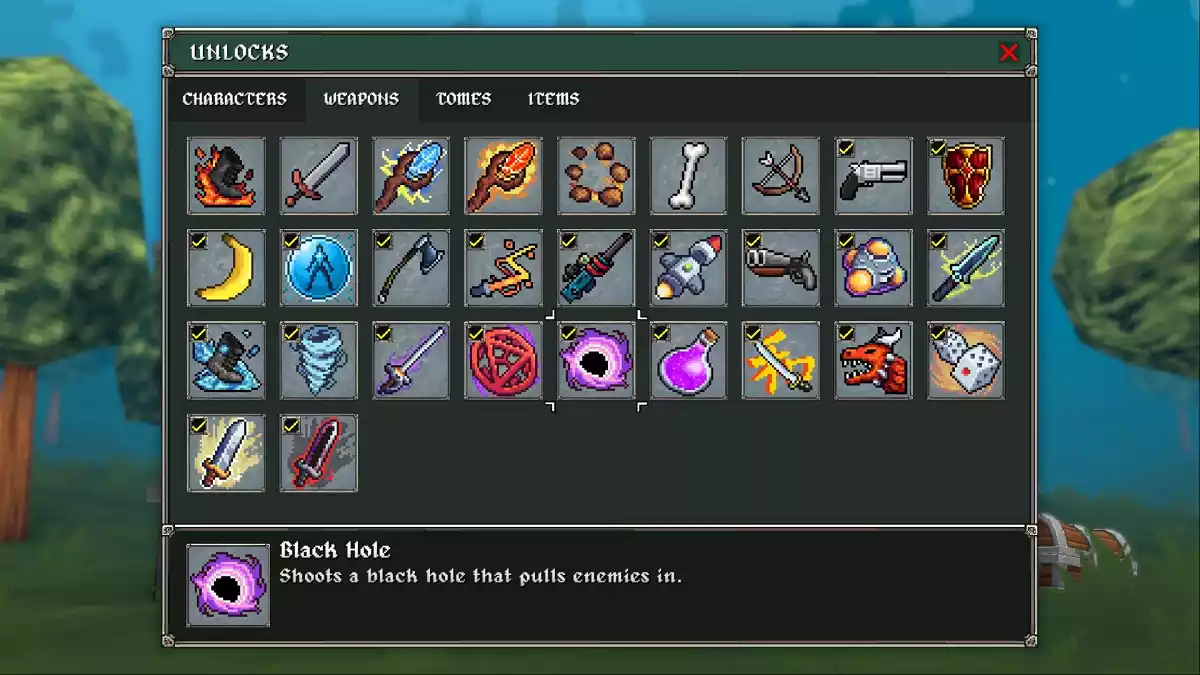
Task: Select the red pentagram sigil tile
Action: [x=504, y=361]
